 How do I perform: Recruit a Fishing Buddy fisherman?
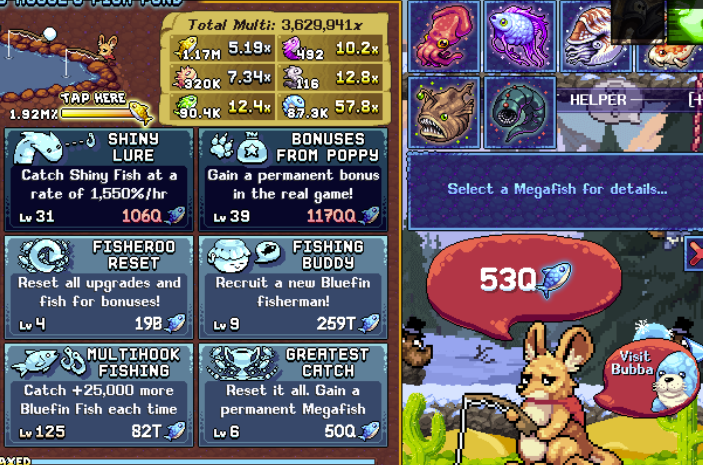pyautogui.click(x=294, y=287)
